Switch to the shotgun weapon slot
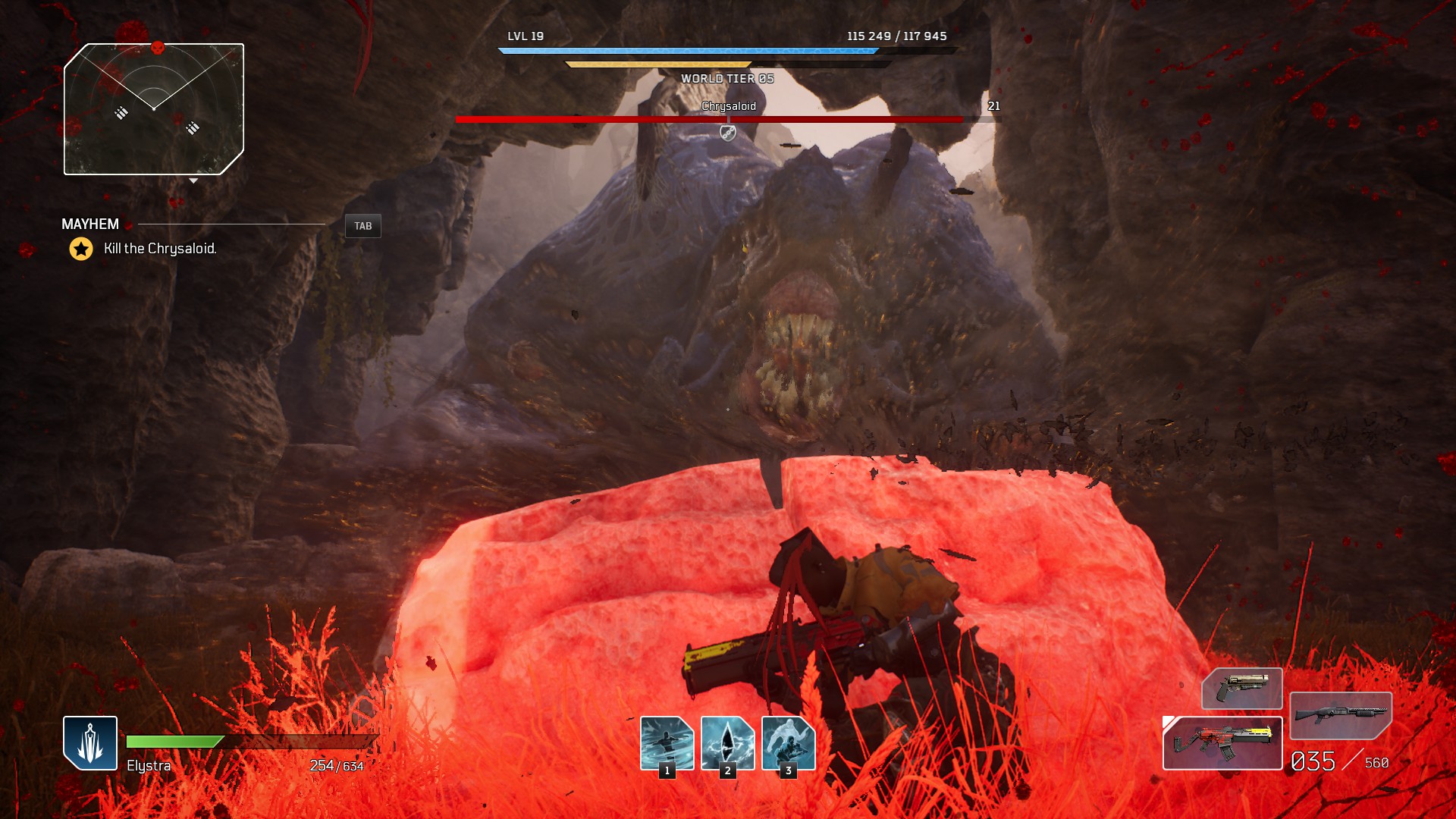The width and height of the screenshot is (1456, 819). click(1341, 715)
